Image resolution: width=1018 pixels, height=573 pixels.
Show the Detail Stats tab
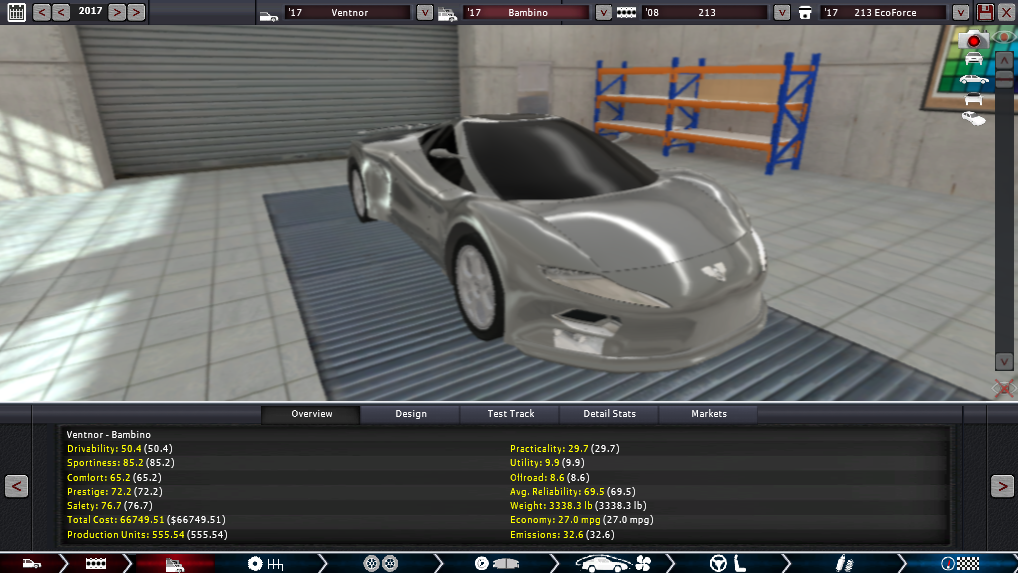click(x=610, y=414)
